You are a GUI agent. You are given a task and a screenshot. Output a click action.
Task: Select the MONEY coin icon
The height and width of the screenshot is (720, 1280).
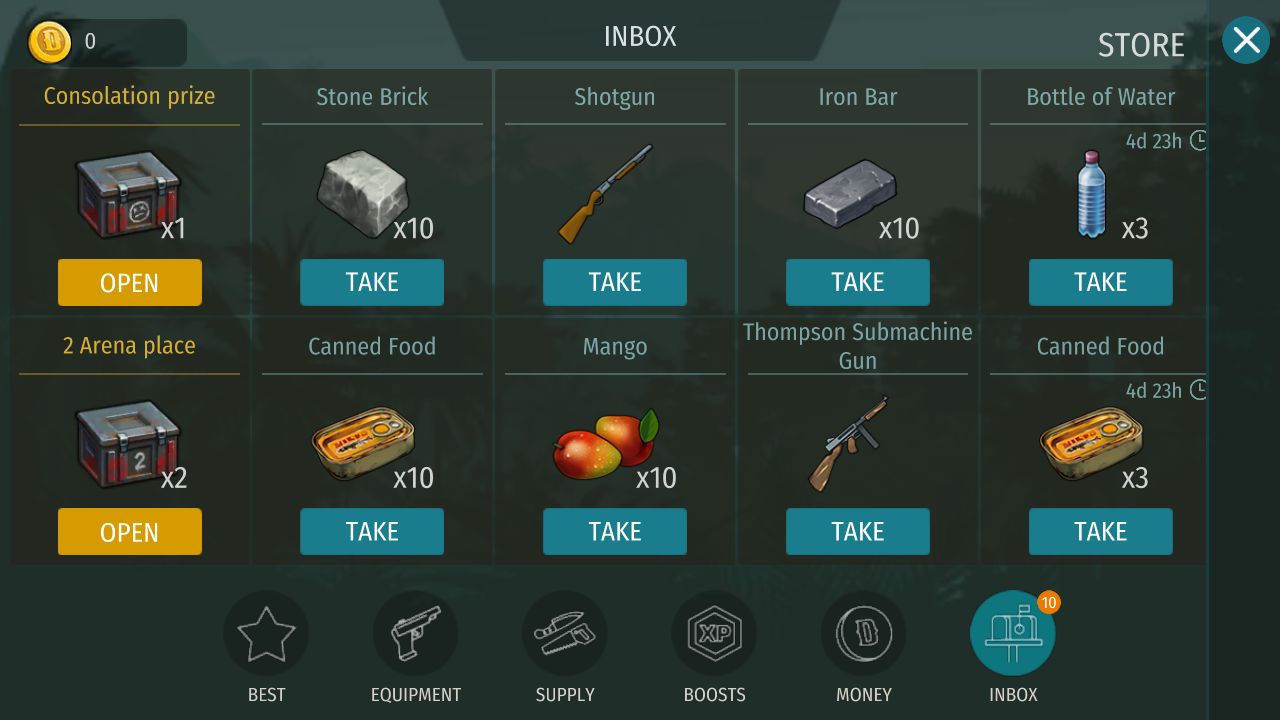tap(863, 632)
